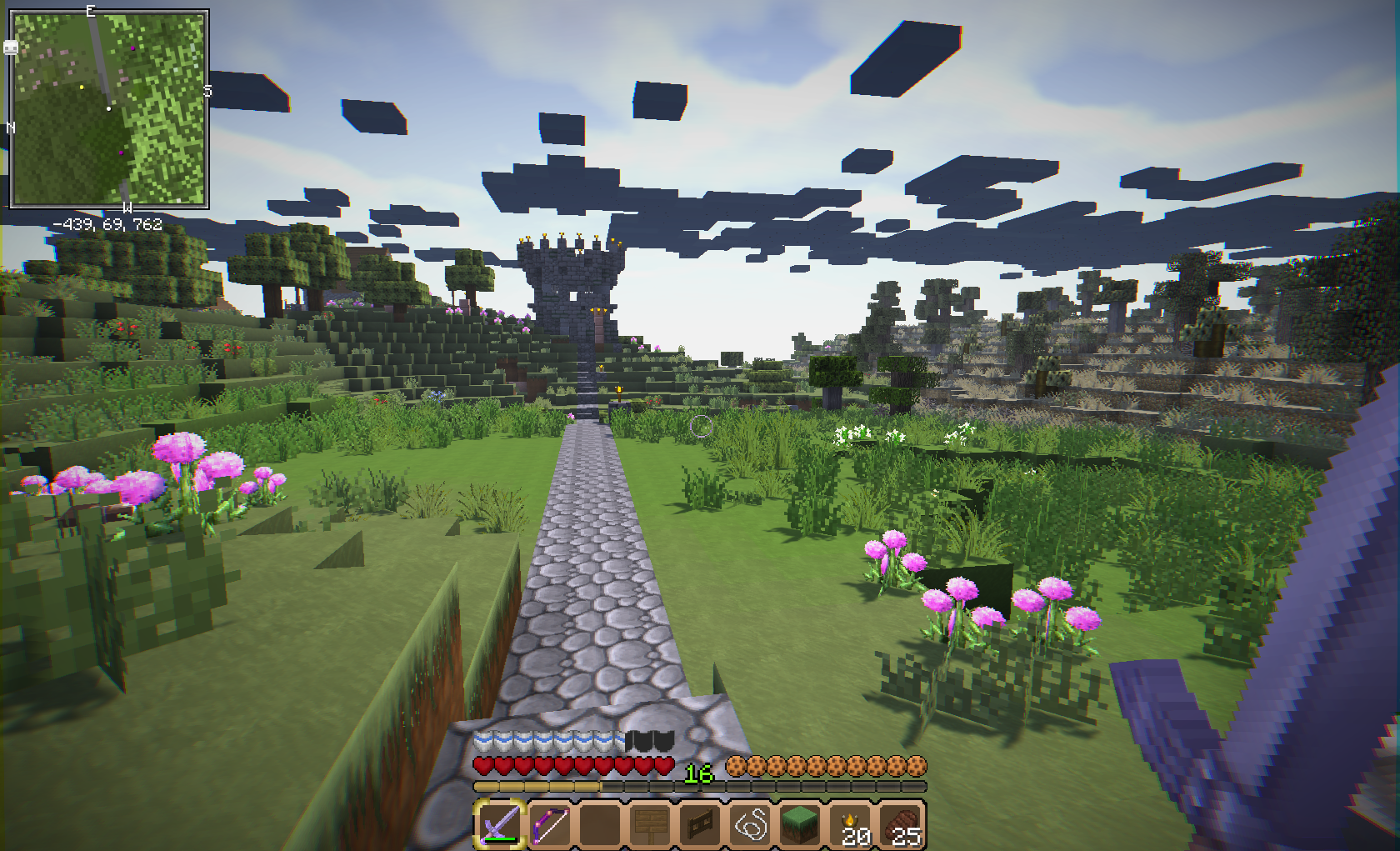Select the cooked meat stack of 25

(x=902, y=824)
